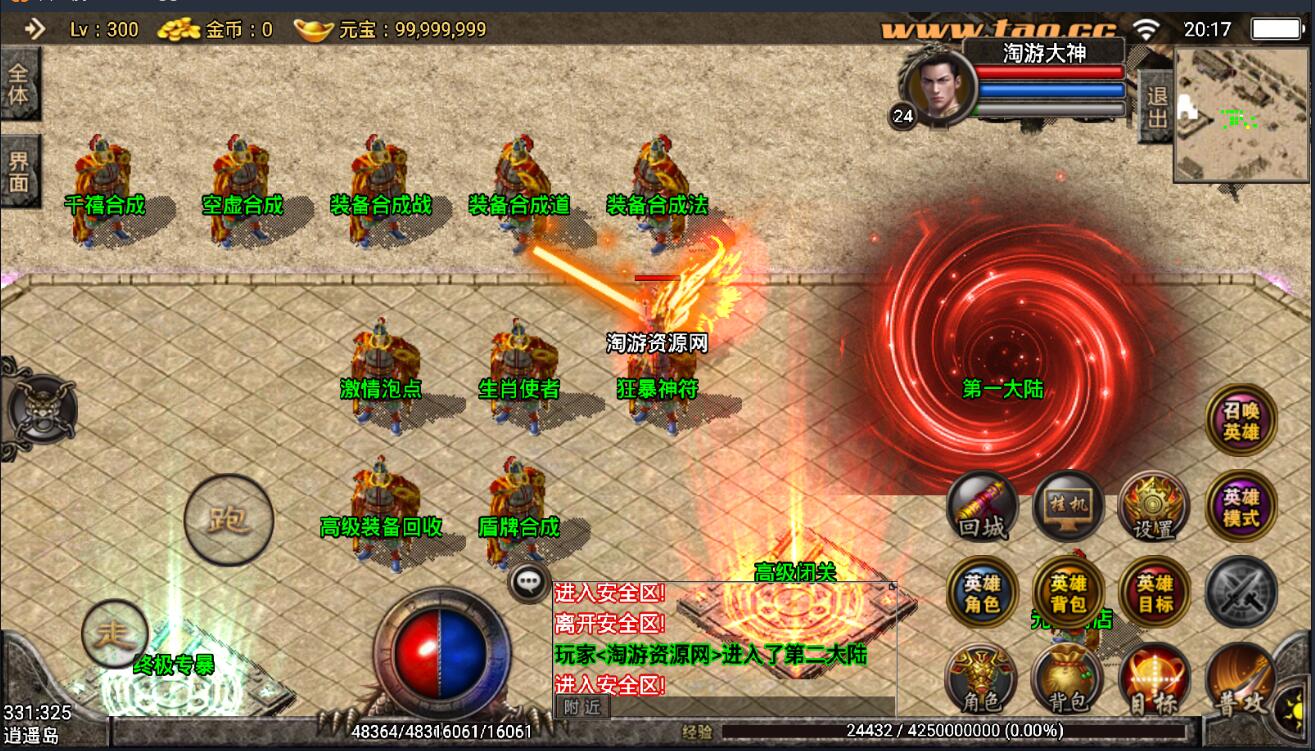Use the 普攻 basic attack button

pyautogui.click(x=1243, y=682)
